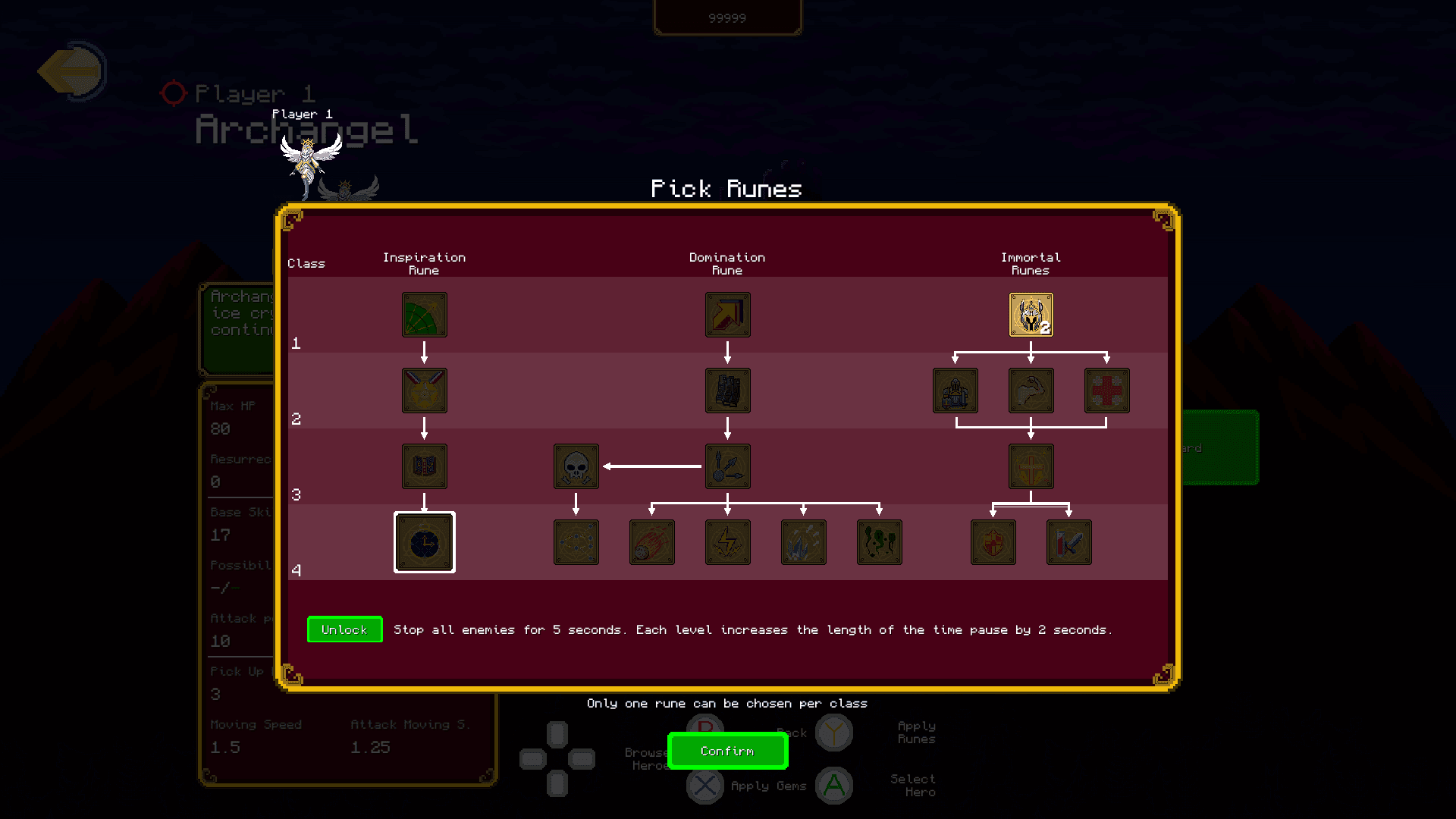Select the fireball Domination rune
Screen dimensions: 1456x819
[651, 542]
